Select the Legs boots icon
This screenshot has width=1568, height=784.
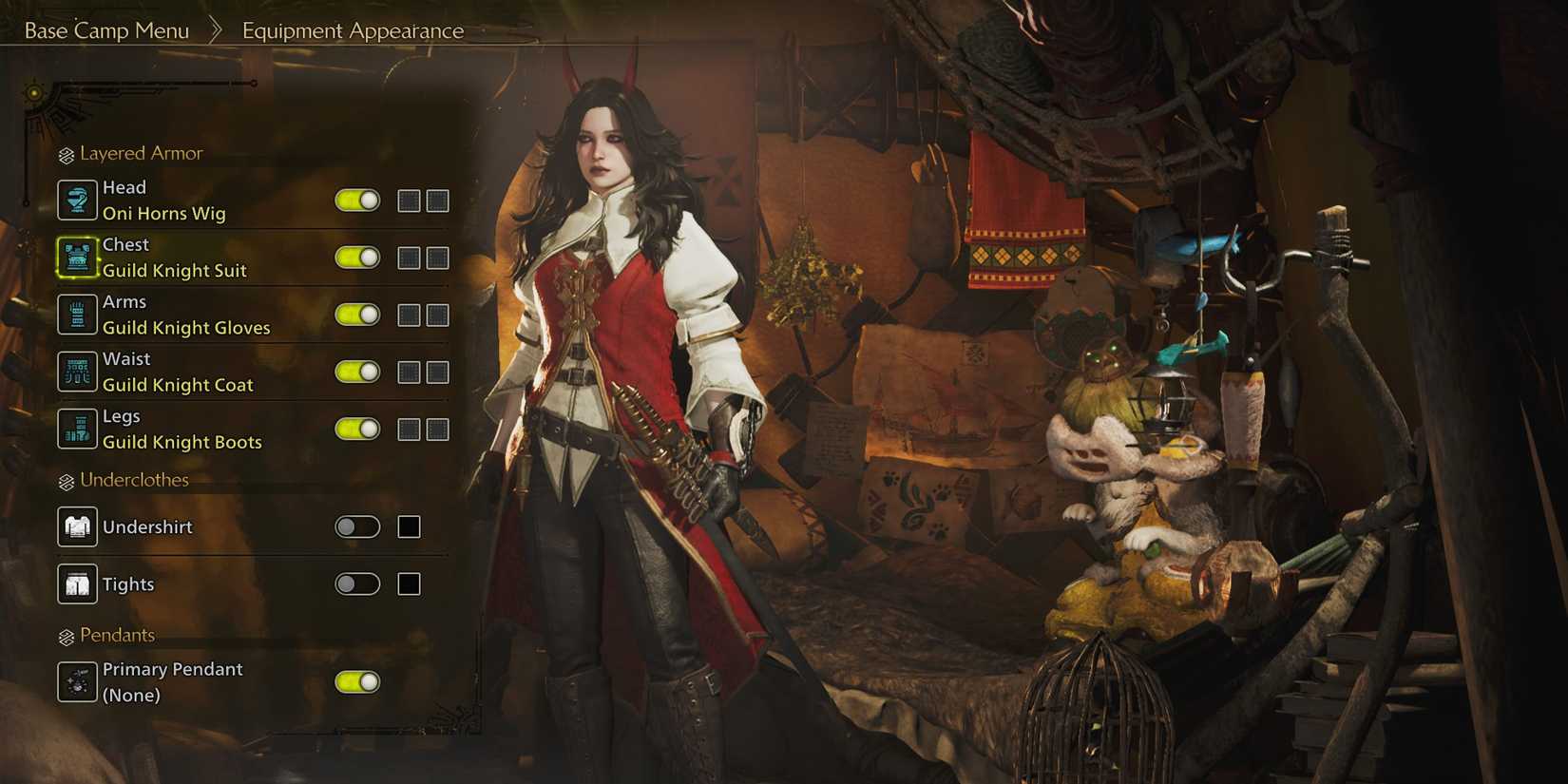[x=77, y=429]
